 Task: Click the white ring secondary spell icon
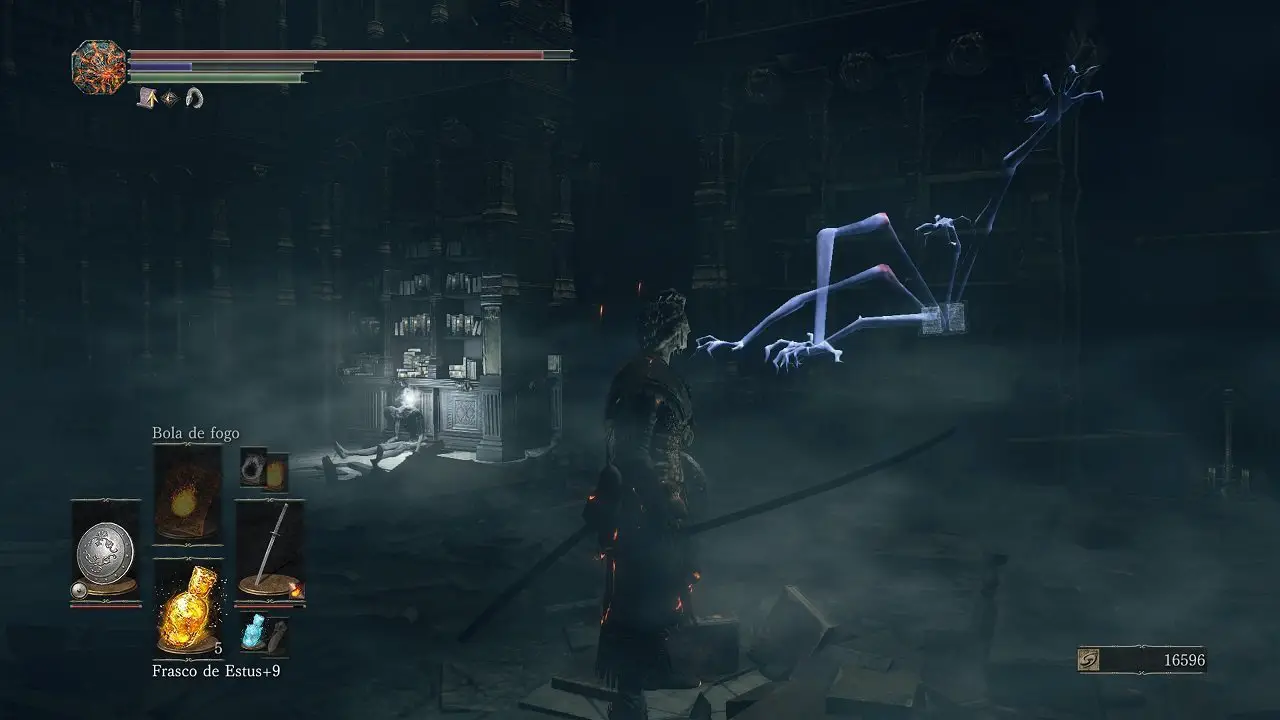pyautogui.click(x=253, y=467)
